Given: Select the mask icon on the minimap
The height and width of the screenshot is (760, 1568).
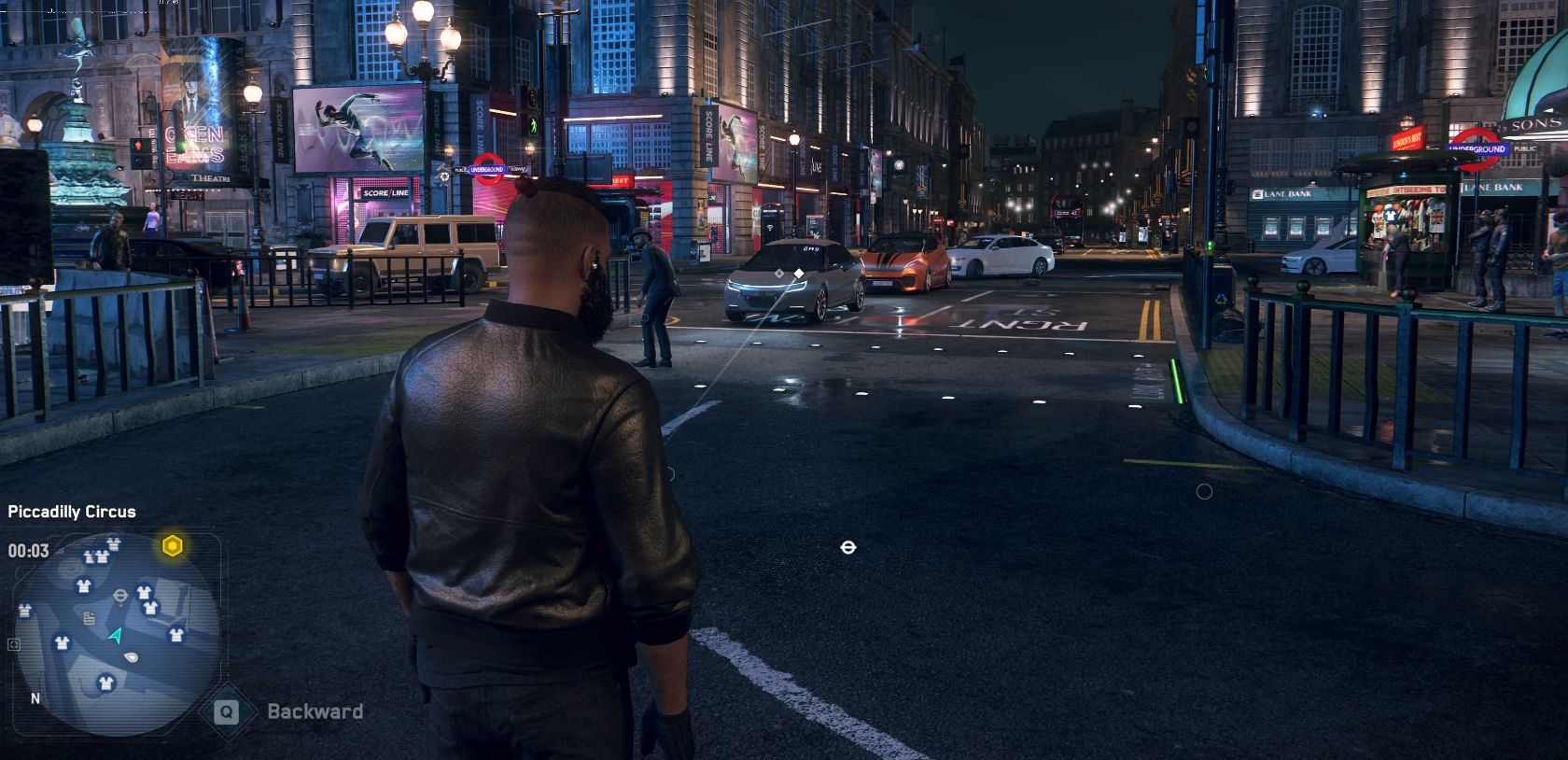Looking at the screenshot, I should tap(131, 656).
